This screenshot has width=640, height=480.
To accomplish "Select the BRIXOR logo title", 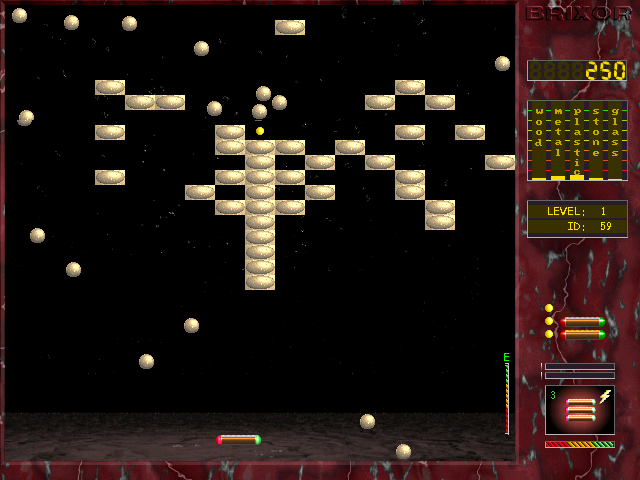I will [578, 14].
